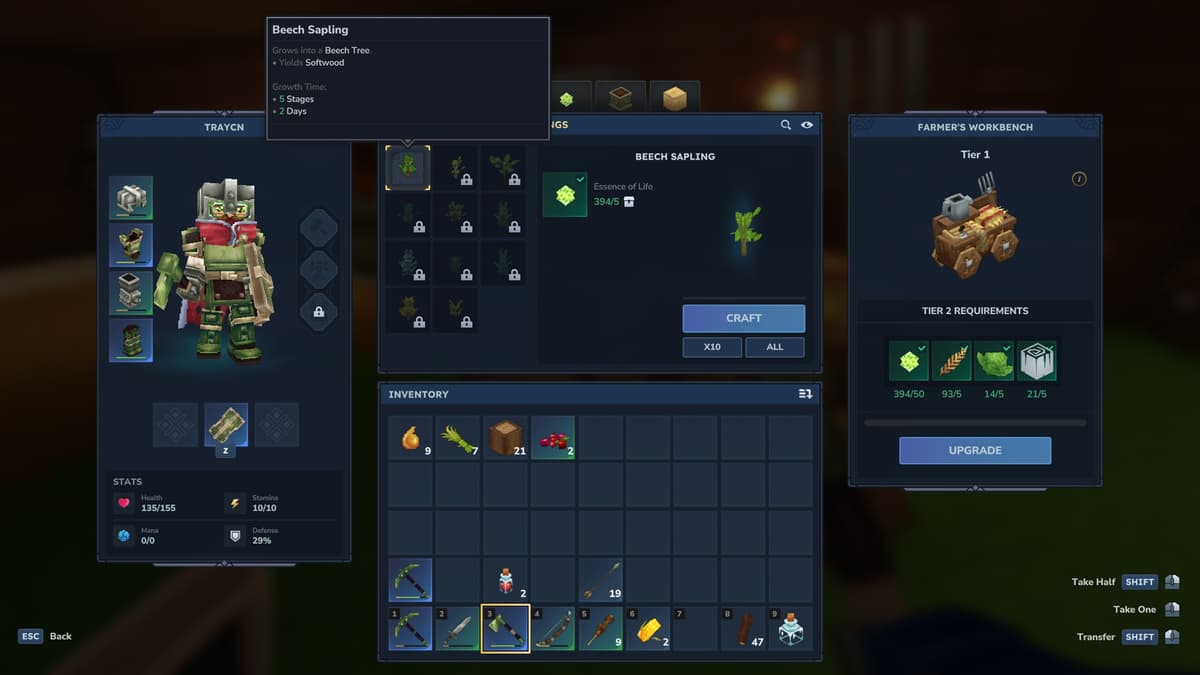The height and width of the screenshot is (675, 1200).
Task: Pick the wood block stack of 21
Action: 506,438
